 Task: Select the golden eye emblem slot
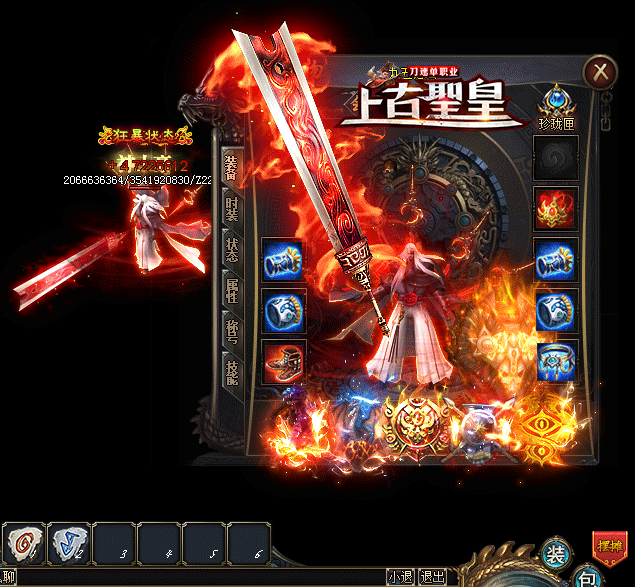tap(543, 426)
